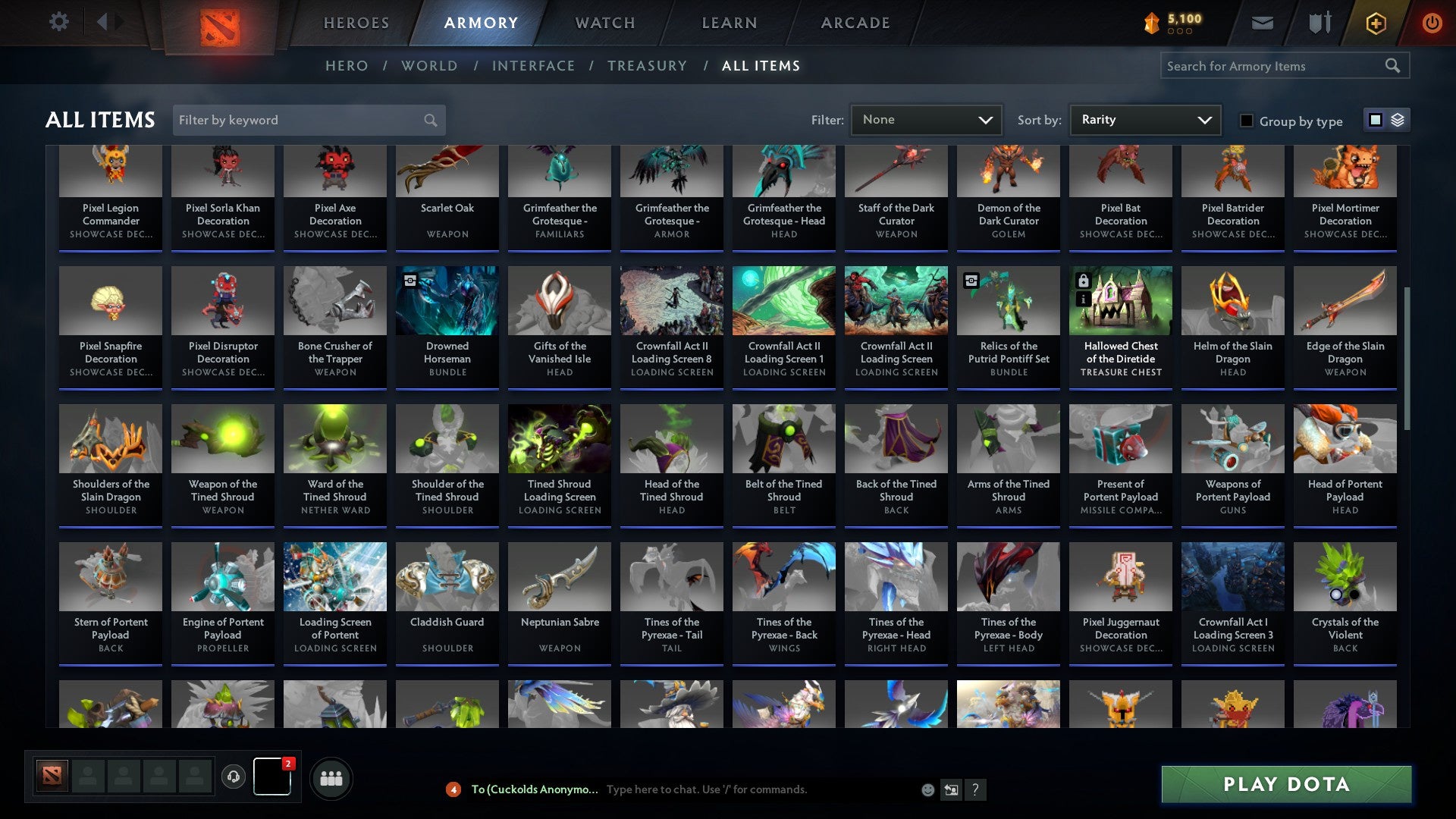
Task: Click the shards currency icon
Action: (x=1150, y=23)
